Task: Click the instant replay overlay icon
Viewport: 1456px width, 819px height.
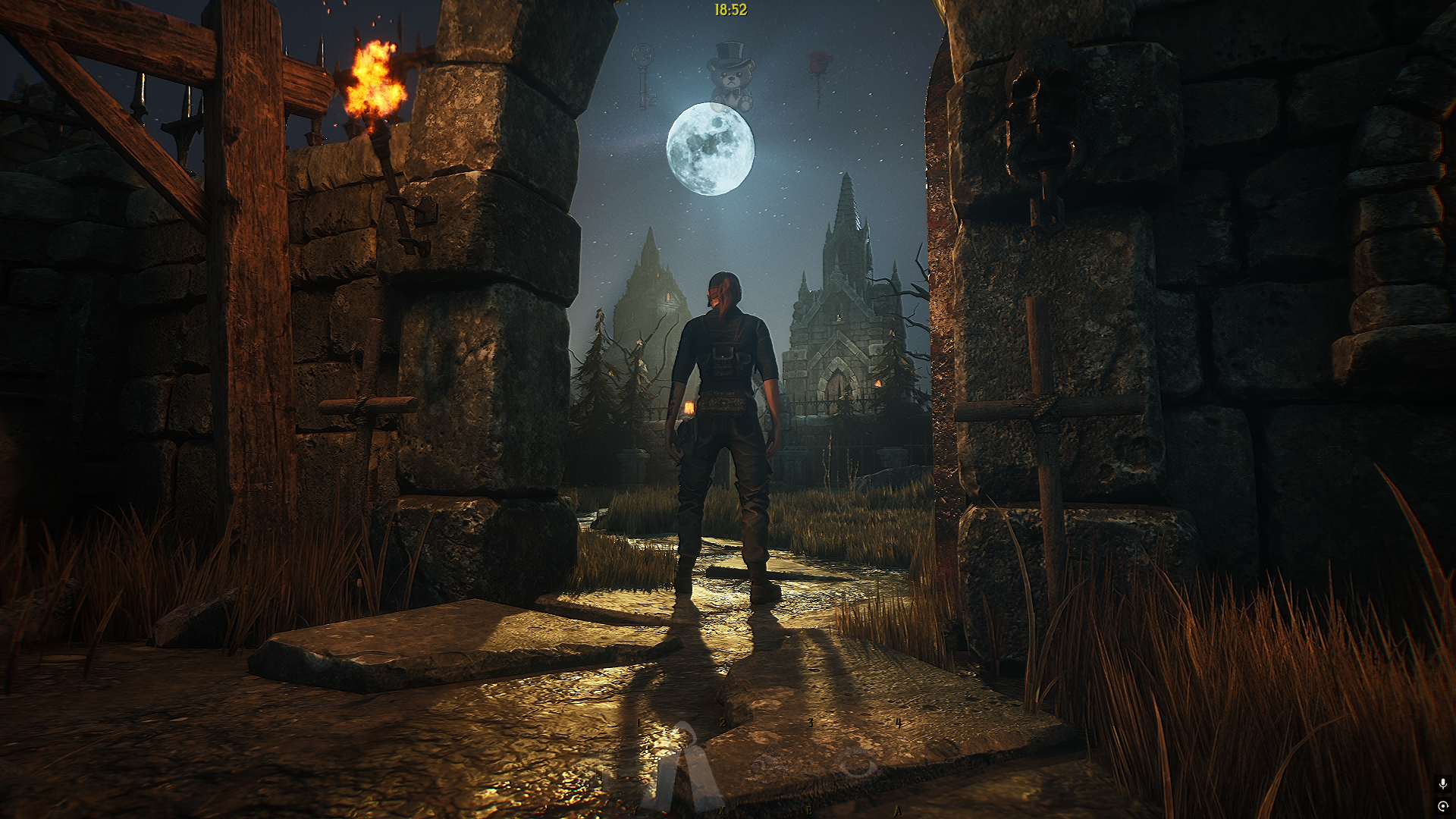Action: pyautogui.click(x=1442, y=806)
